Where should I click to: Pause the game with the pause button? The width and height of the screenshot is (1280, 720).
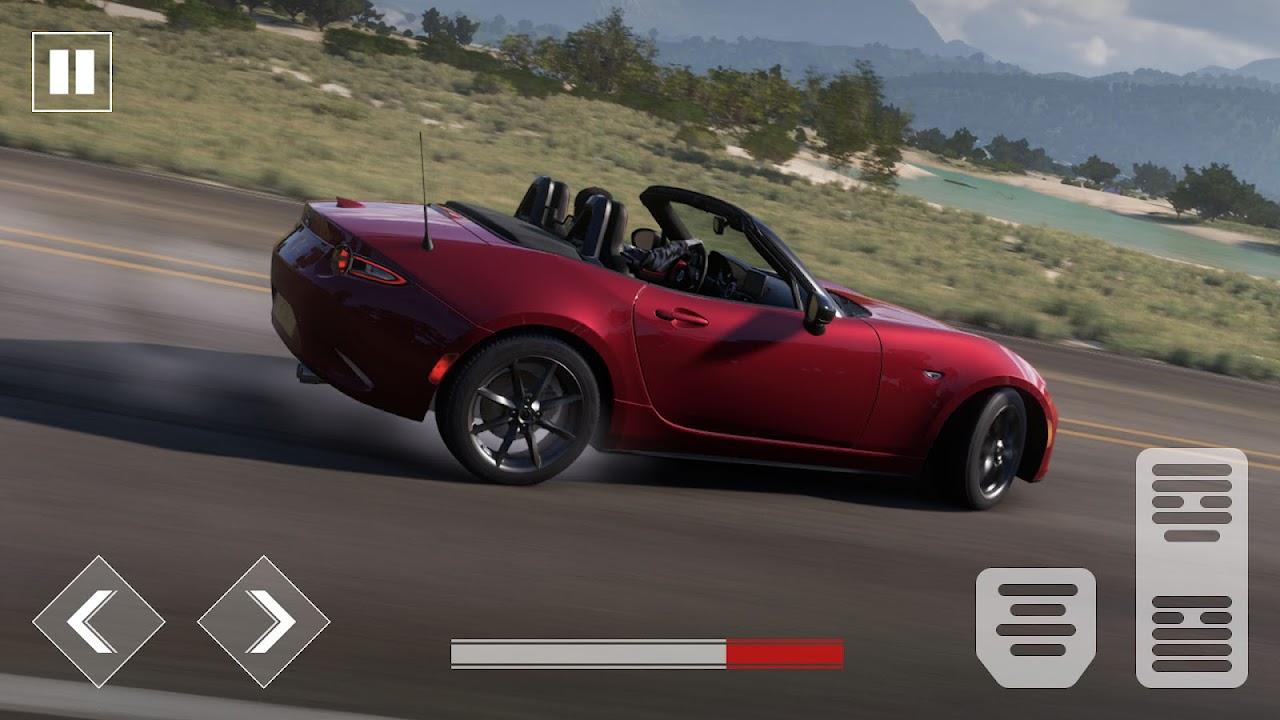point(72,72)
